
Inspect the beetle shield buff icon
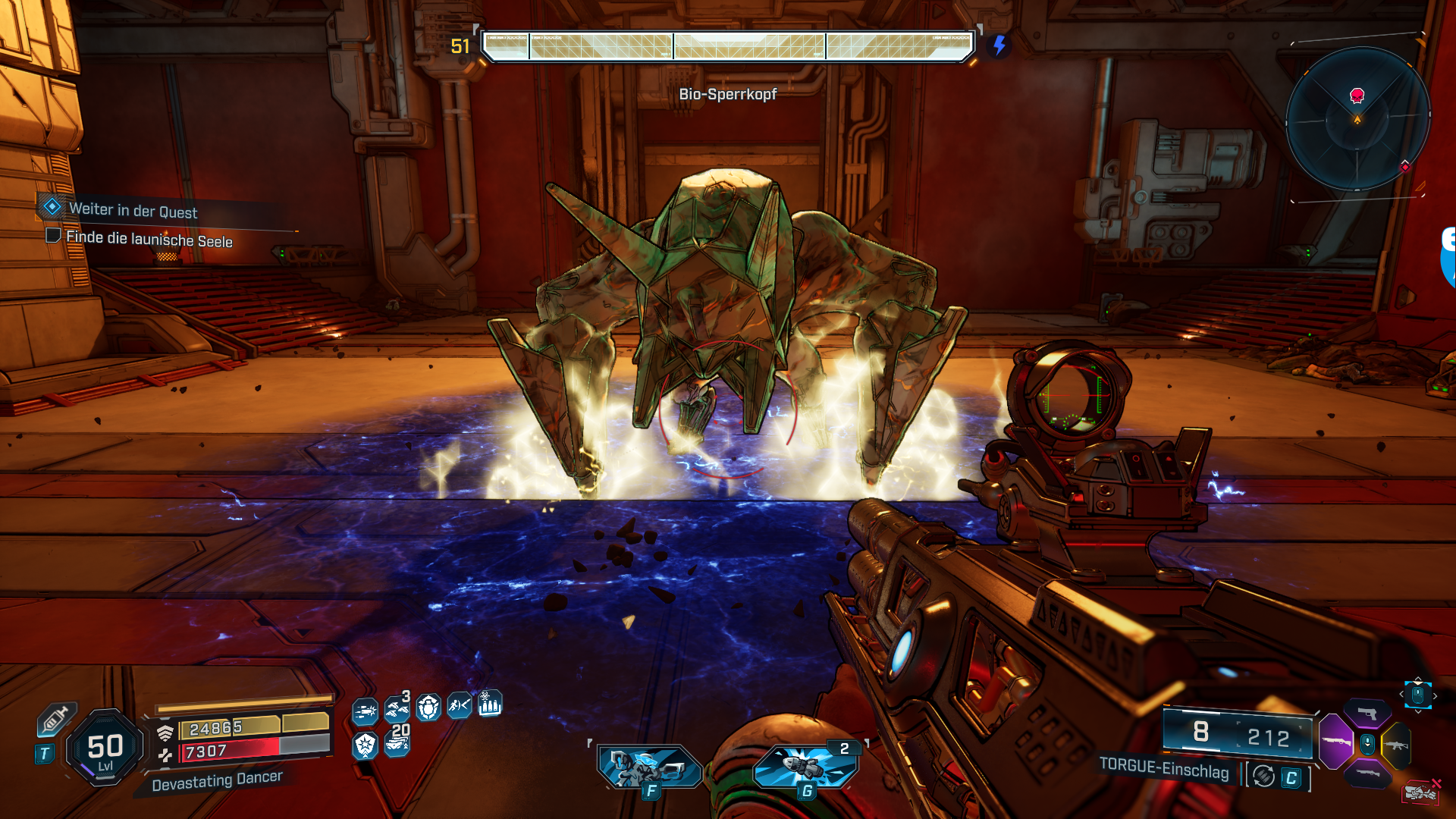tap(428, 708)
